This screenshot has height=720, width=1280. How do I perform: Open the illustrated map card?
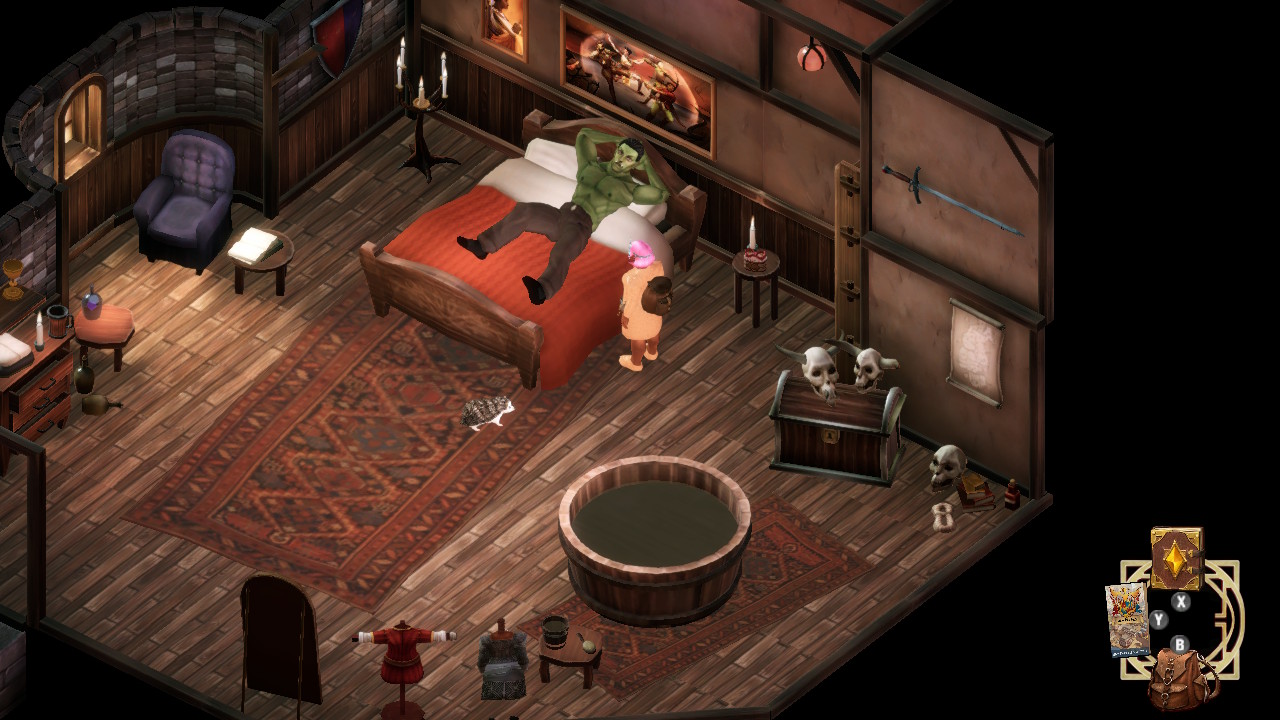point(1126,619)
